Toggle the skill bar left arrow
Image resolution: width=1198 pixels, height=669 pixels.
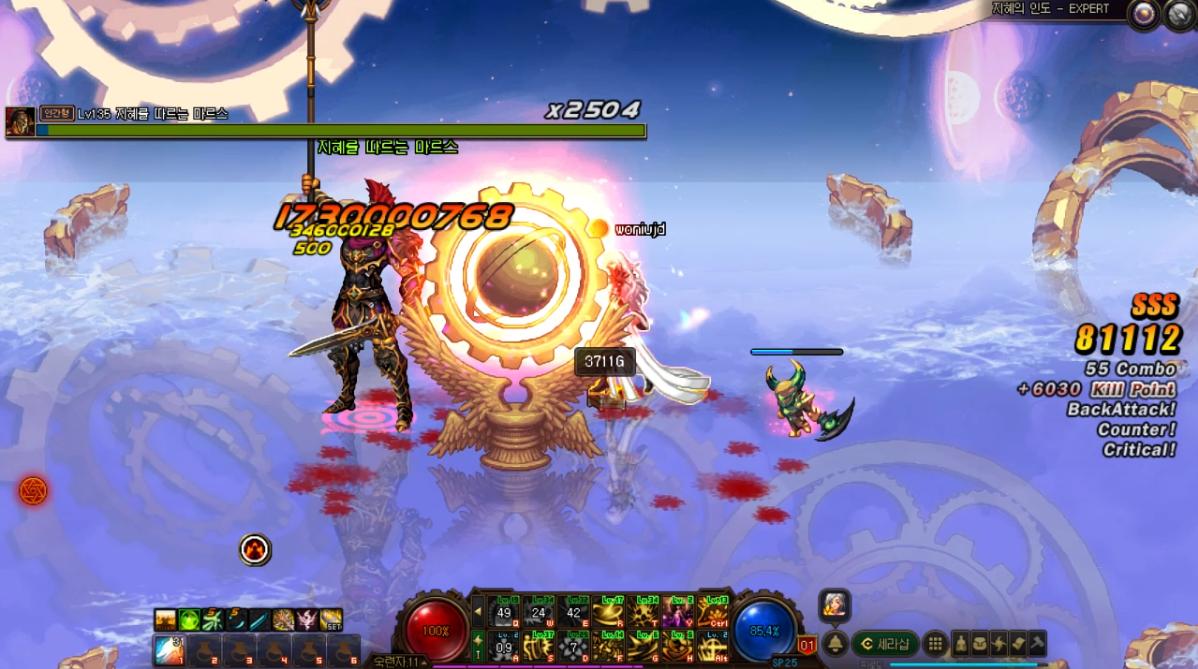point(477,611)
